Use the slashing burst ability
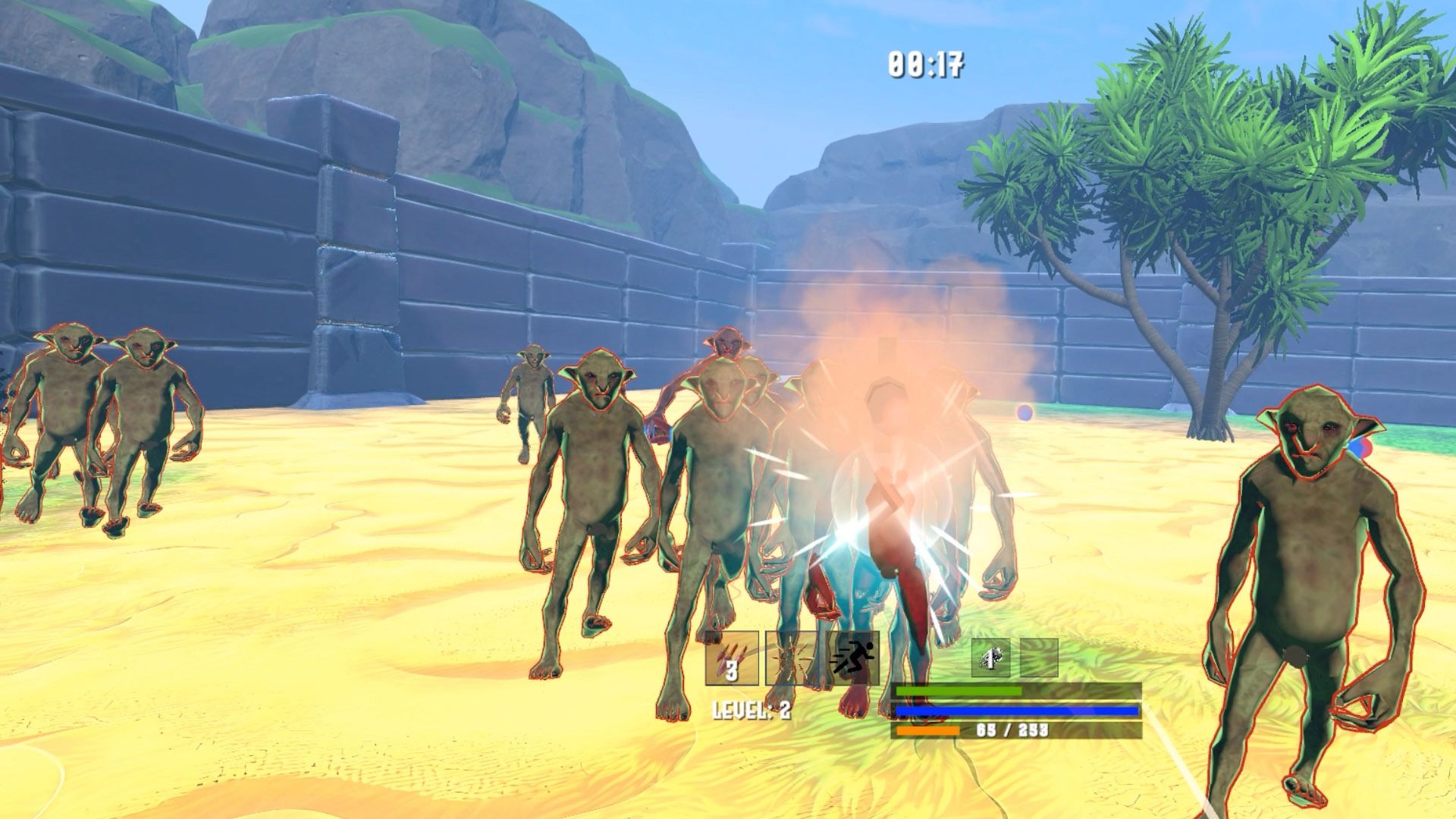Viewport: 1456px width, 819px height. (x=791, y=657)
